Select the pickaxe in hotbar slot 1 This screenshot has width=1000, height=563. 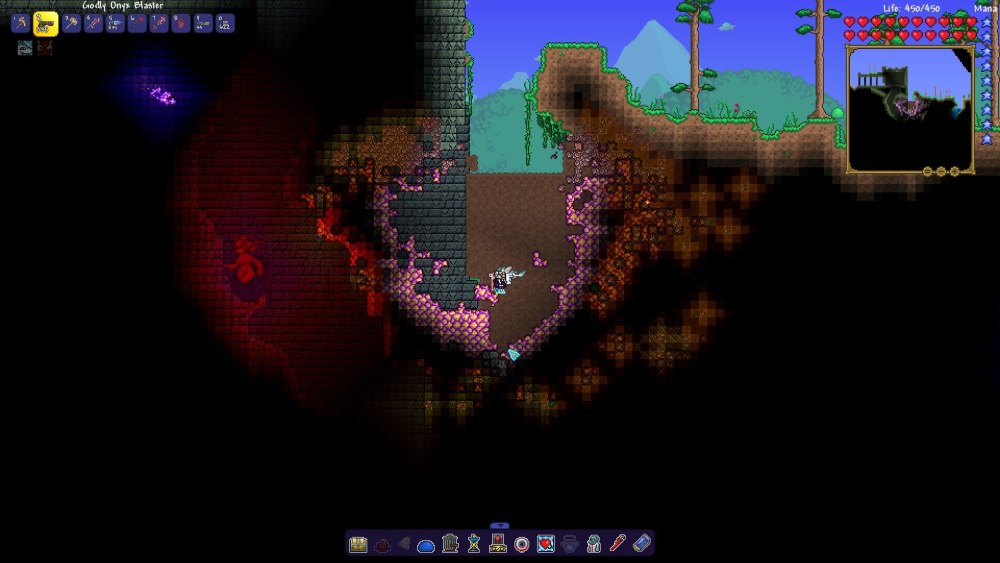[21, 23]
